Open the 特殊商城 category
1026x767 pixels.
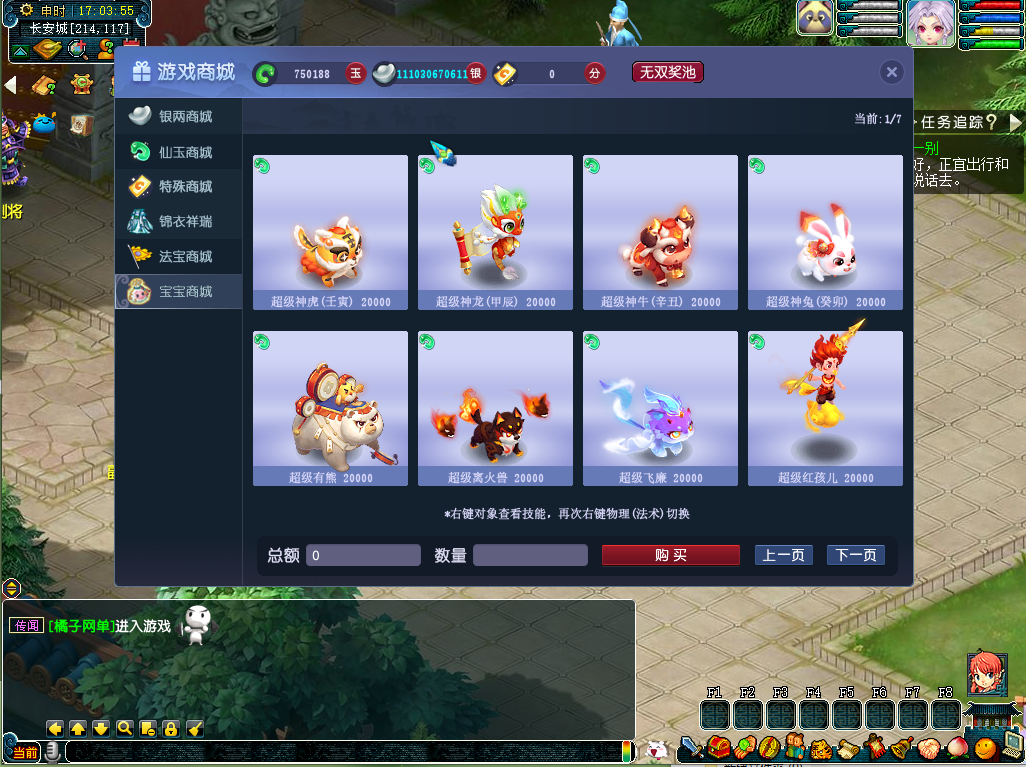click(x=179, y=187)
